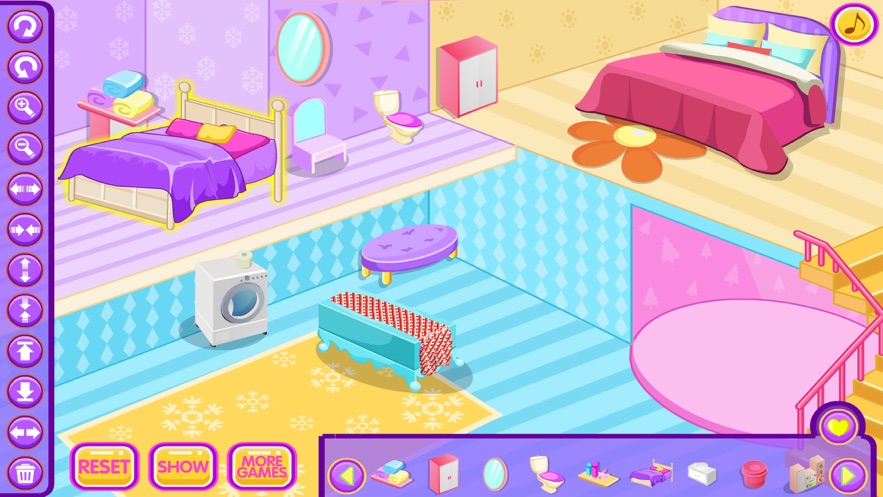Delete the selected item with trash can
Viewport: 883px width, 497px height.
pyautogui.click(x=24, y=471)
